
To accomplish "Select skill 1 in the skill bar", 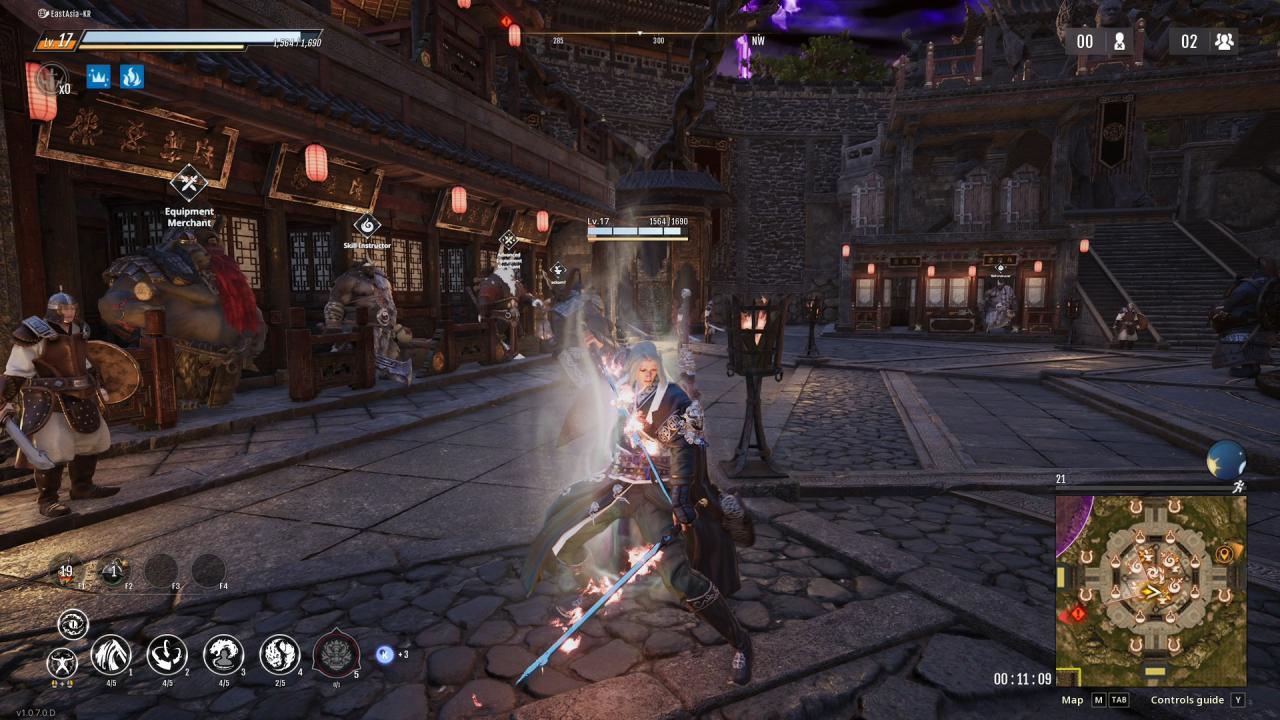I will coord(113,657).
